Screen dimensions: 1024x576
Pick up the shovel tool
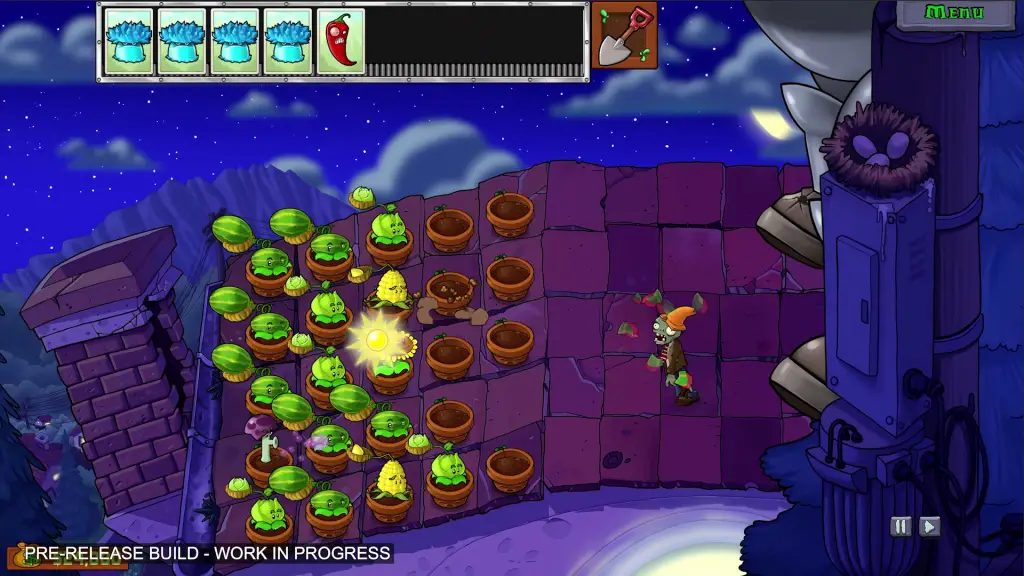pyautogui.click(x=624, y=35)
